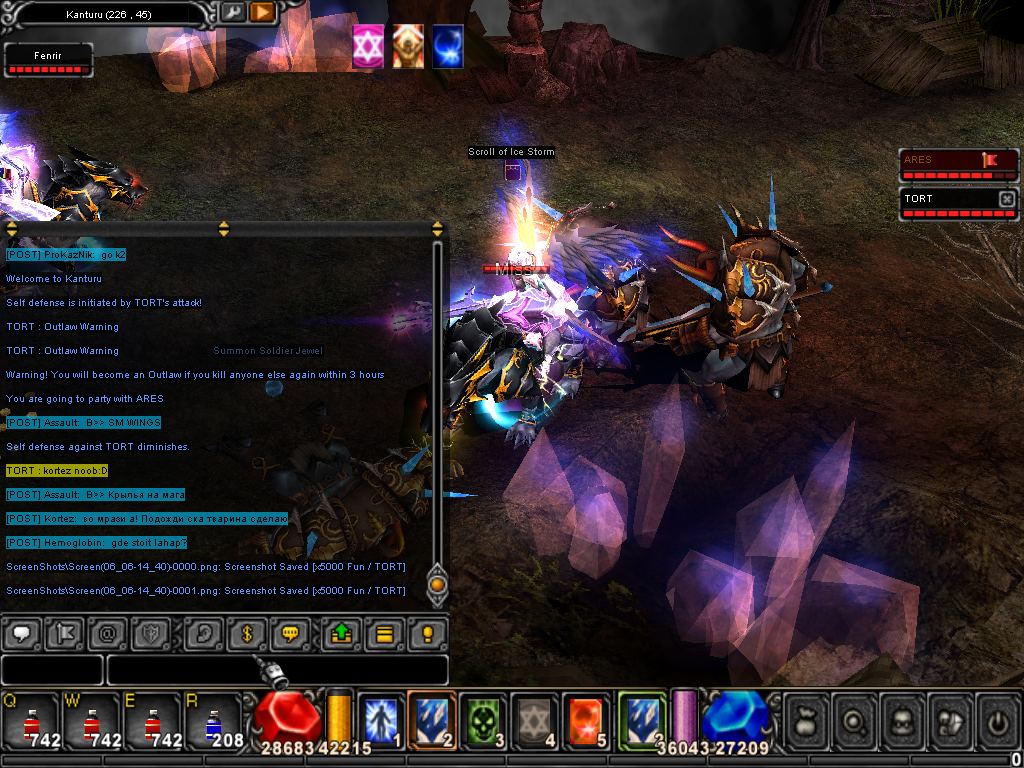
Task: Focus the chat message input field
Action: (x=277, y=670)
